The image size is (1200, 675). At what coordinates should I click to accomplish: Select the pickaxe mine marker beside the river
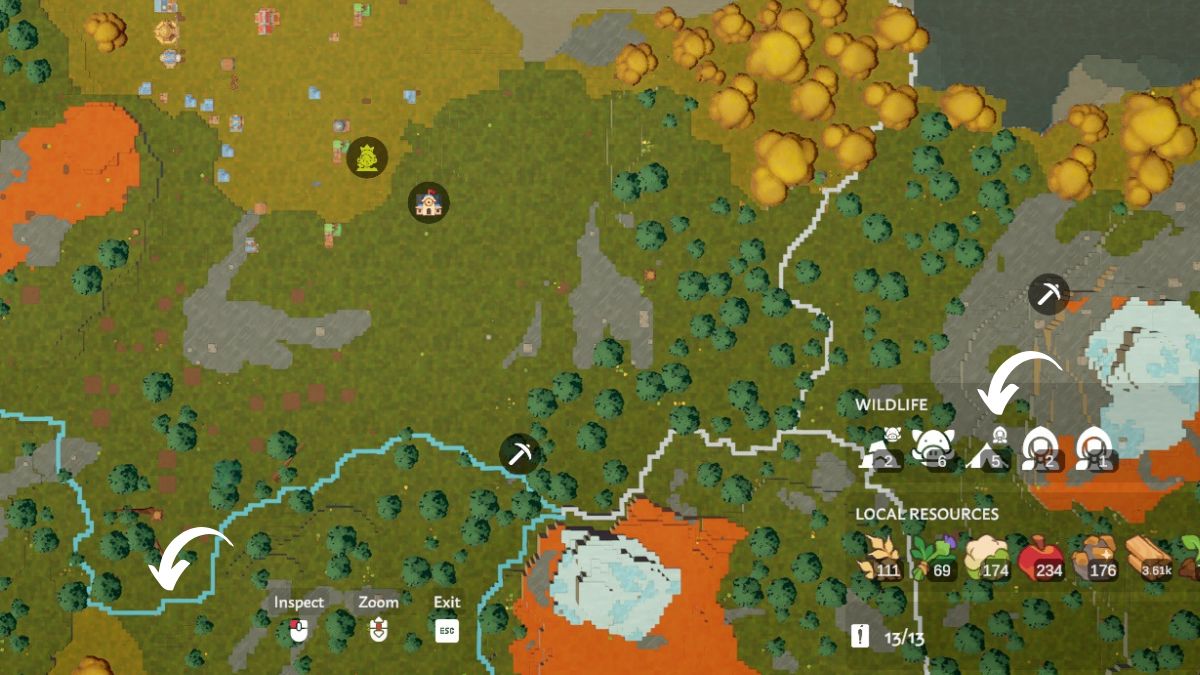[520, 453]
